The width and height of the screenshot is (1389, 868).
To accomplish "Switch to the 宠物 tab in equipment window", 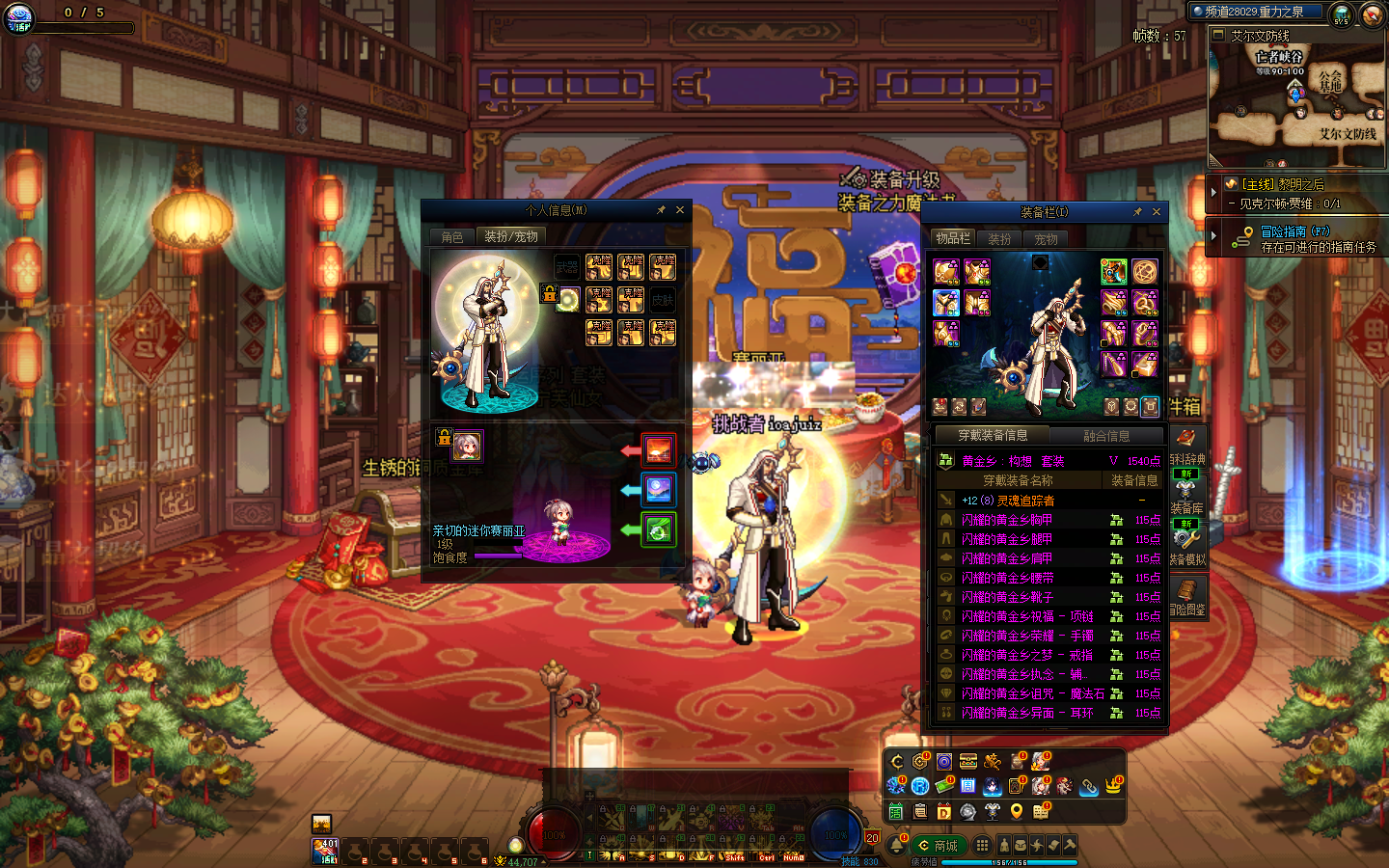I will tap(1046, 239).
